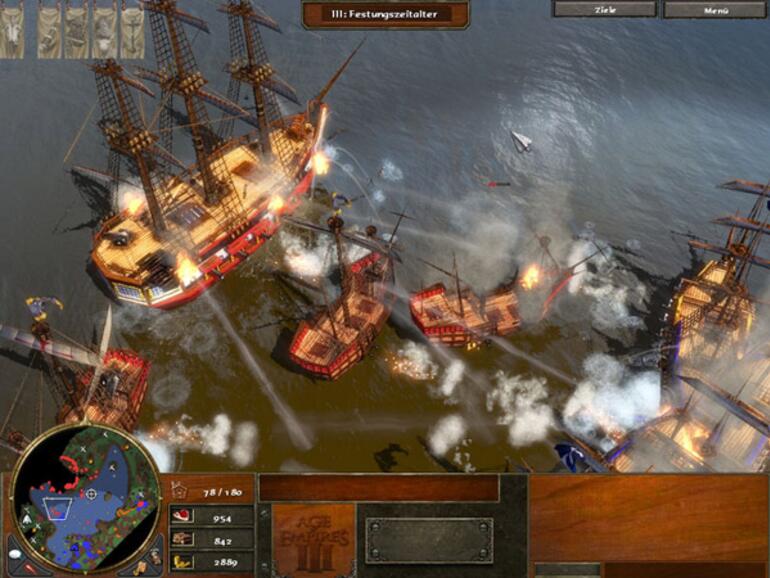The image size is (770, 578).
Task: Show the Ziele objectives panel
Action: coord(604,10)
